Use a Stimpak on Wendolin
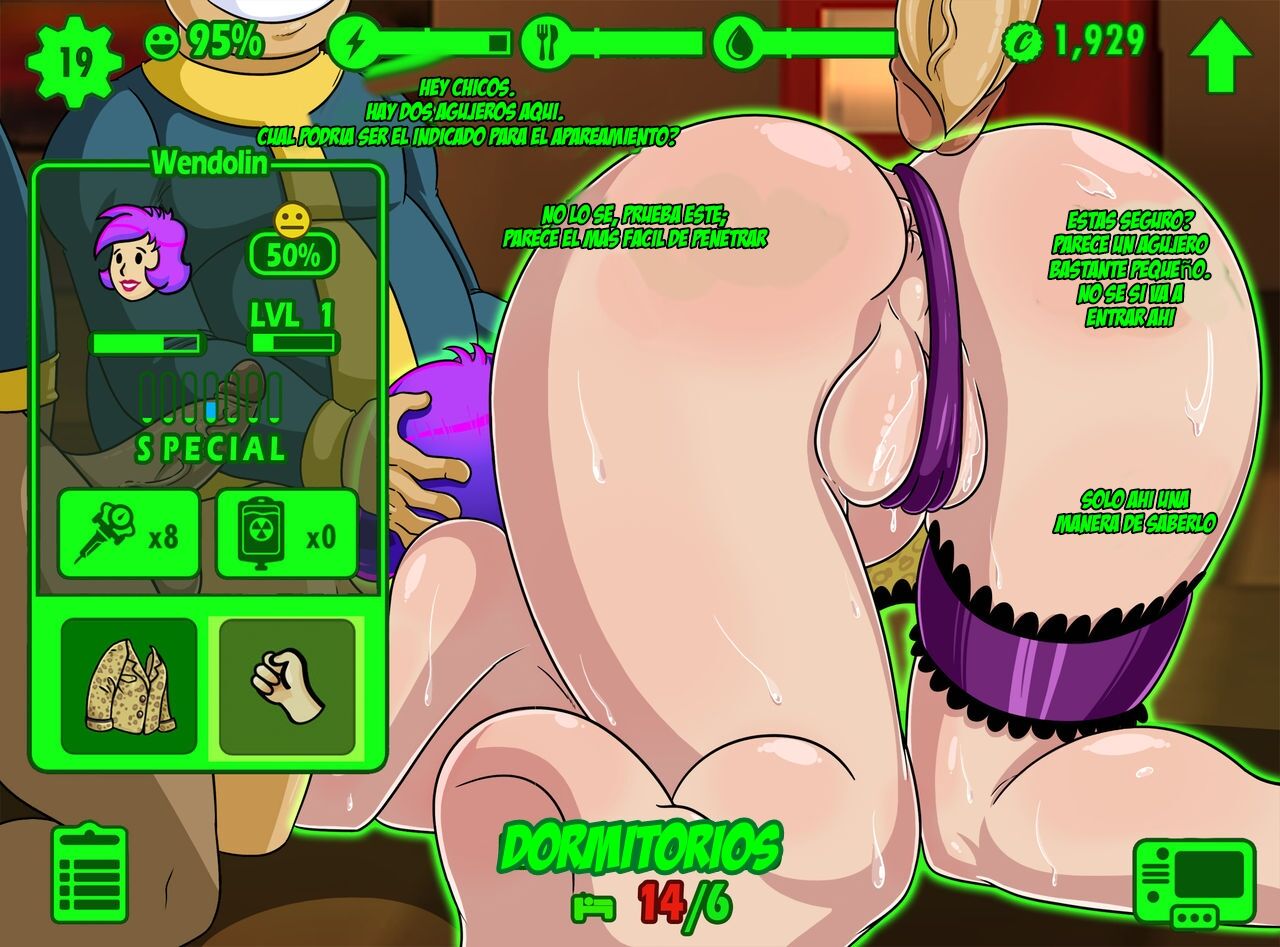Viewport: 1280px width, 947px height. [129, 534]
